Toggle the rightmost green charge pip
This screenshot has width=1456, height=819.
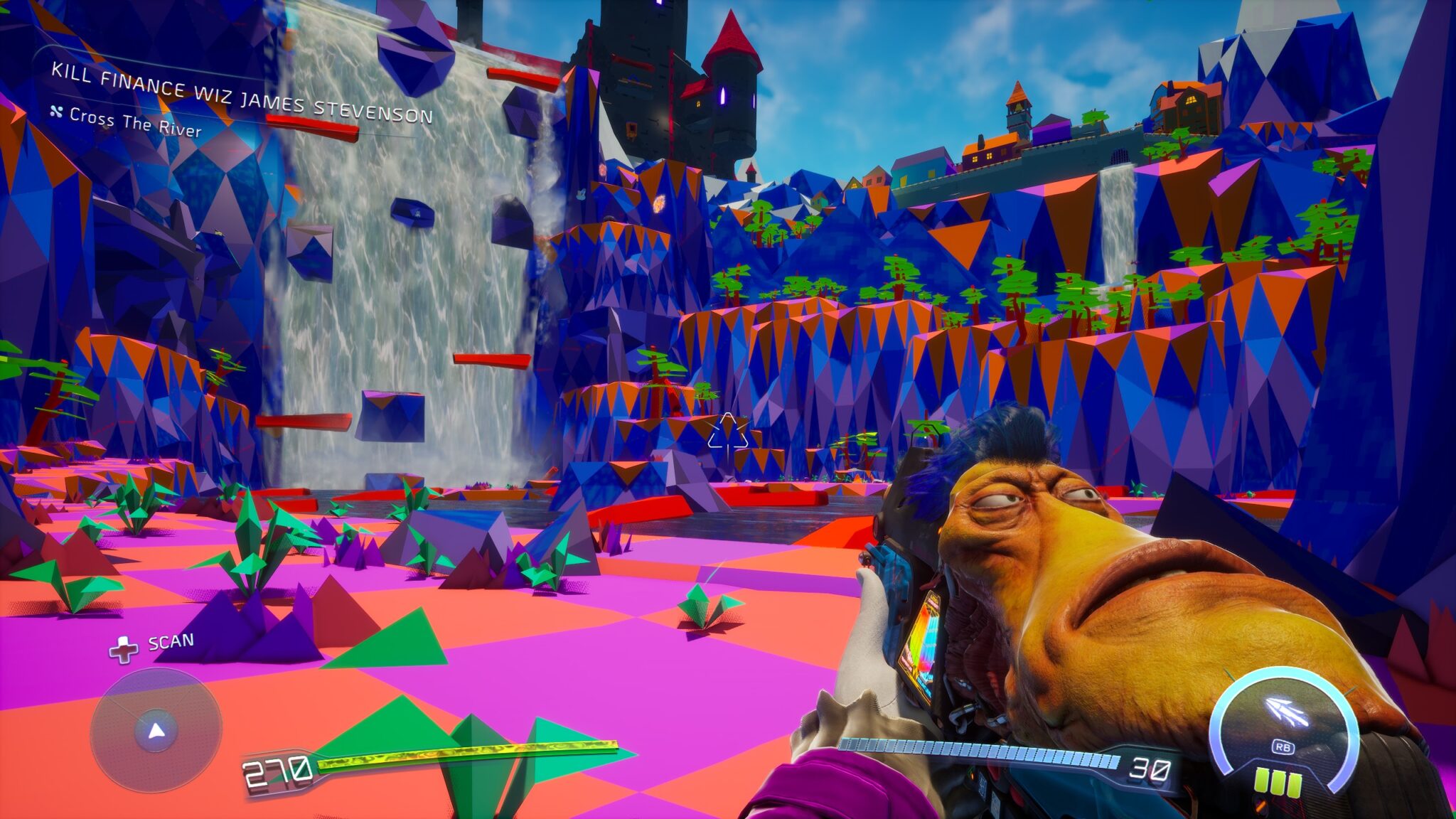click(x=1295, y=785)
